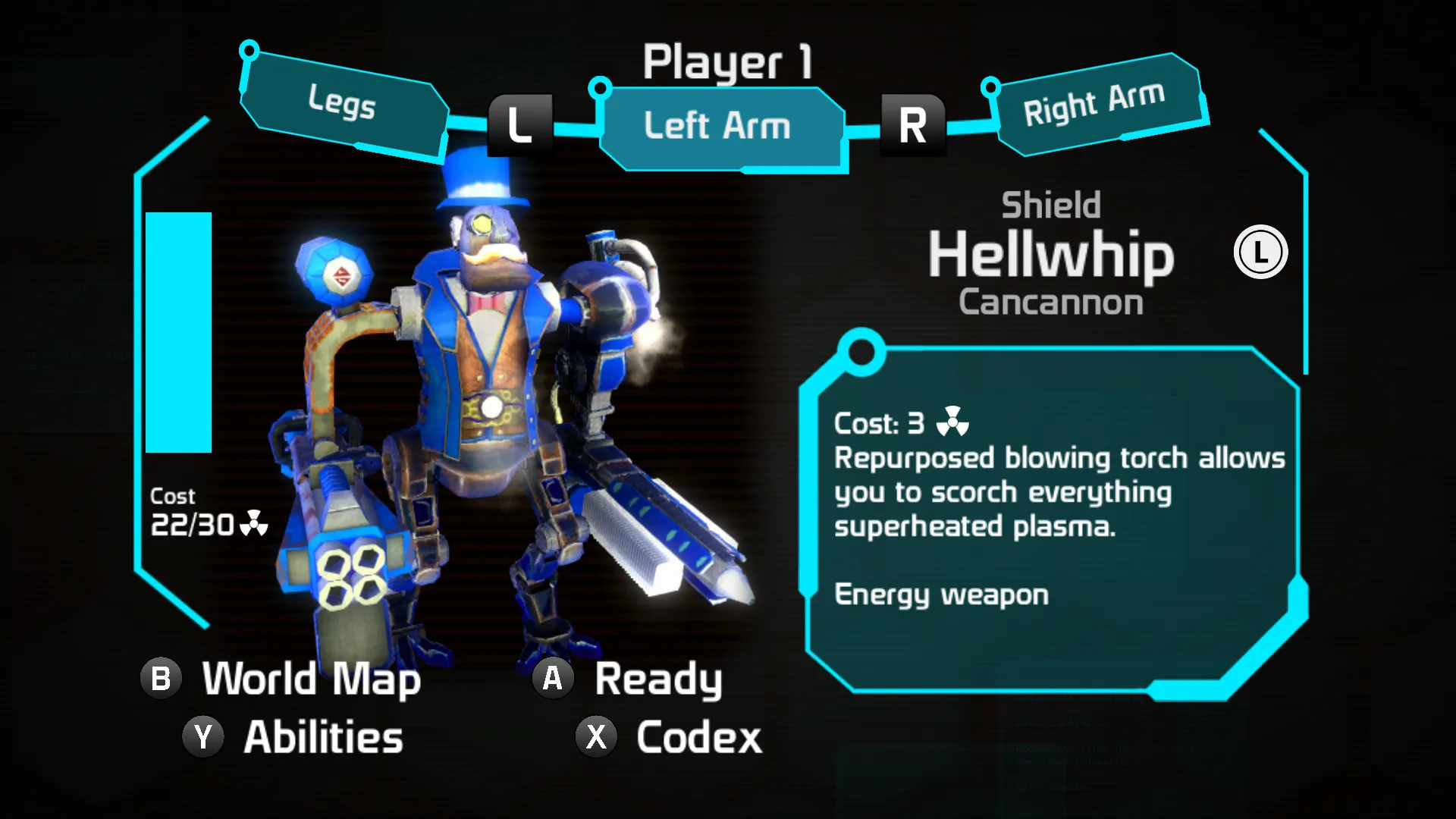Switch to the Legs tab
This screenshot has width=1456, height=819.
[x=343, y=108]
